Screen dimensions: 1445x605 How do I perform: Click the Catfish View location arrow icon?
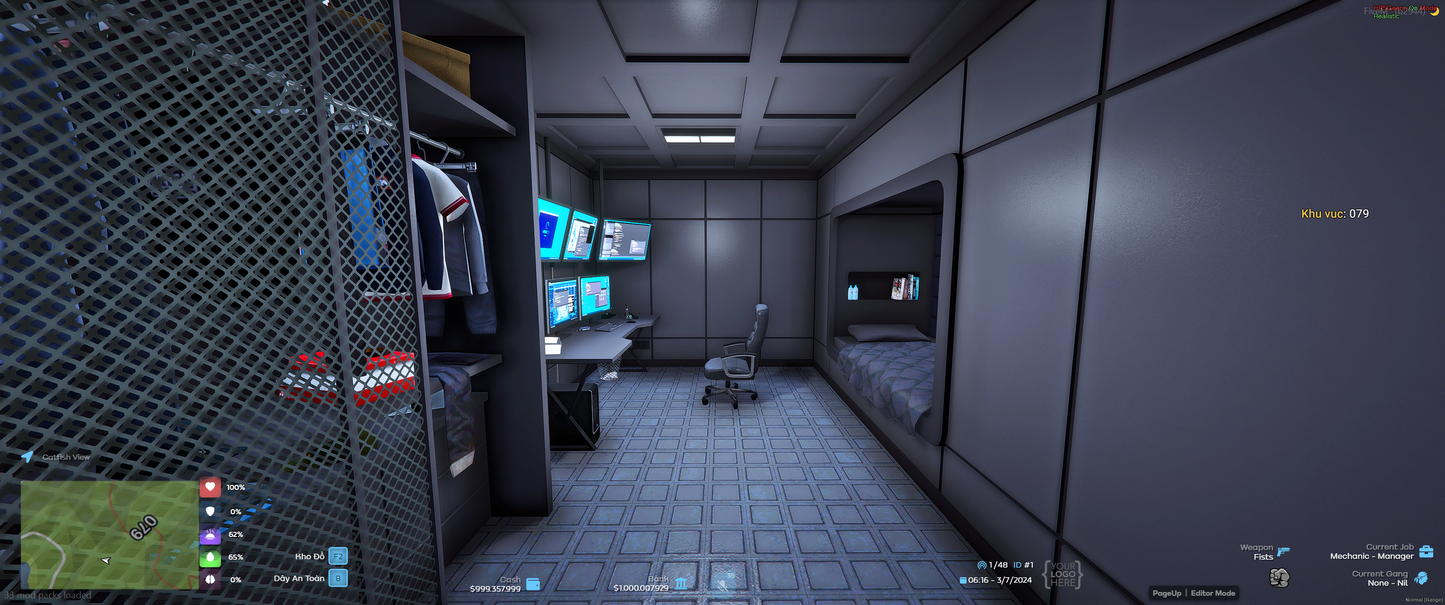pos(27,457)
